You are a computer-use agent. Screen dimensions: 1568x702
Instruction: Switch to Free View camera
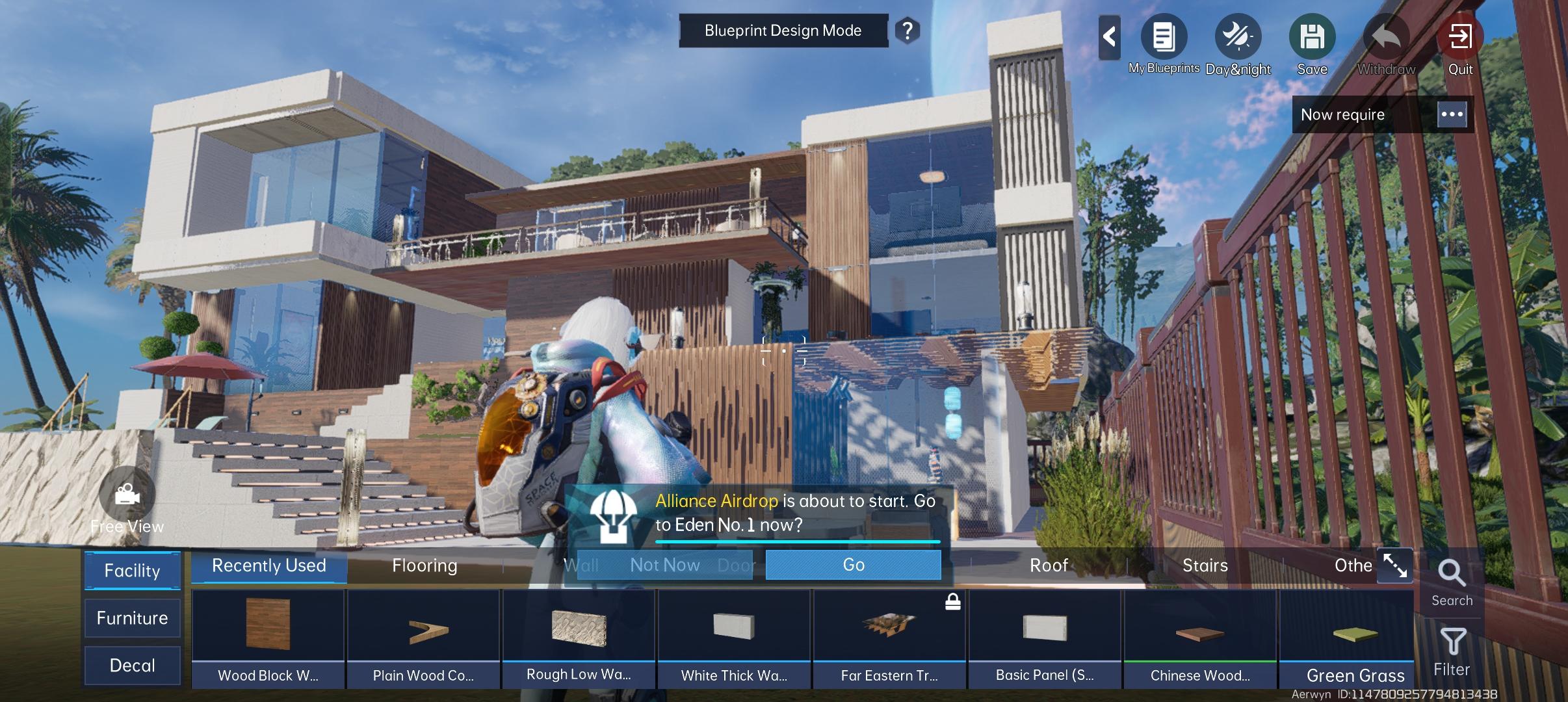pos(127,495)
